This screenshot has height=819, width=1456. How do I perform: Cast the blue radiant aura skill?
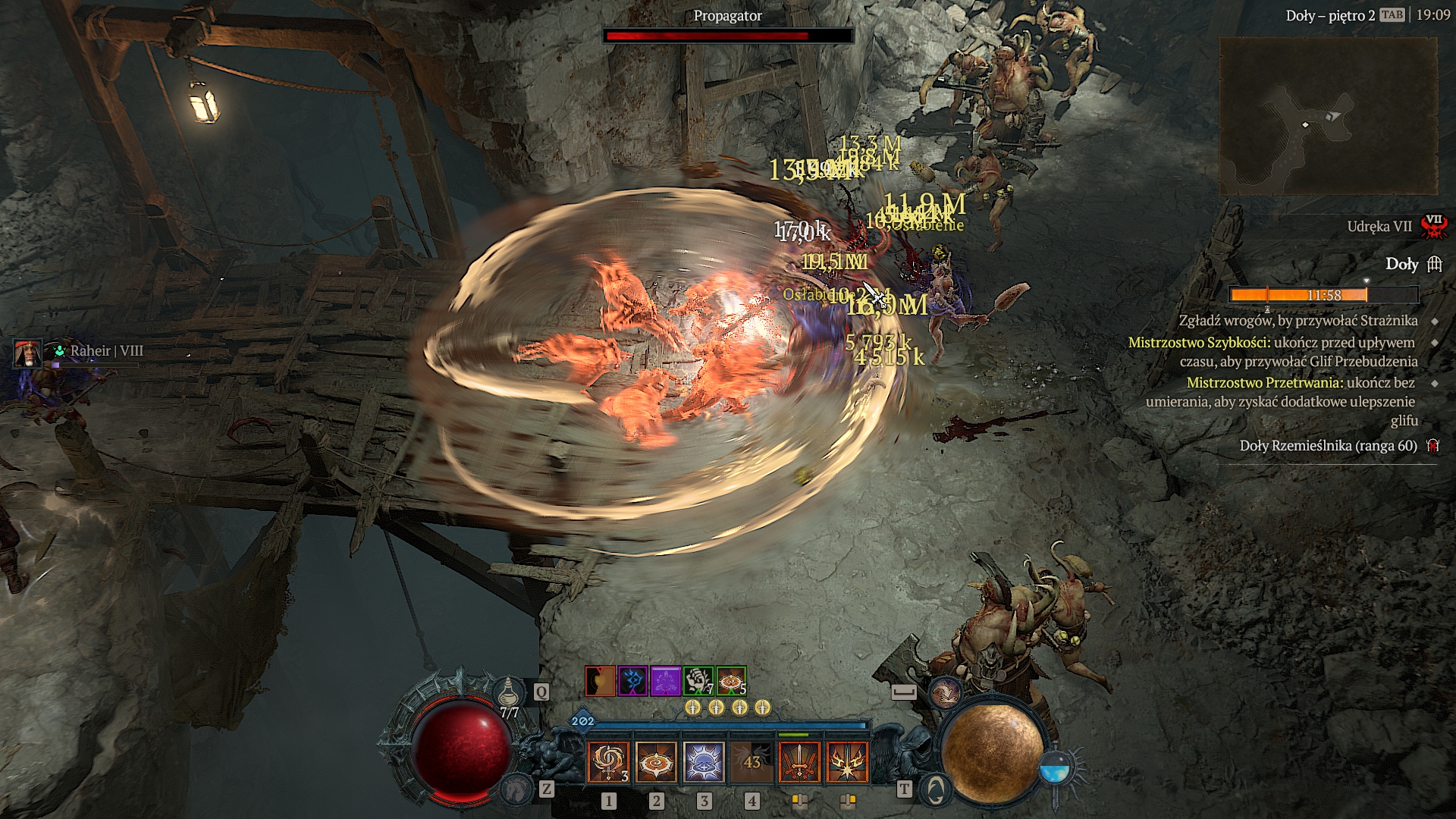(x=704, y=761)
